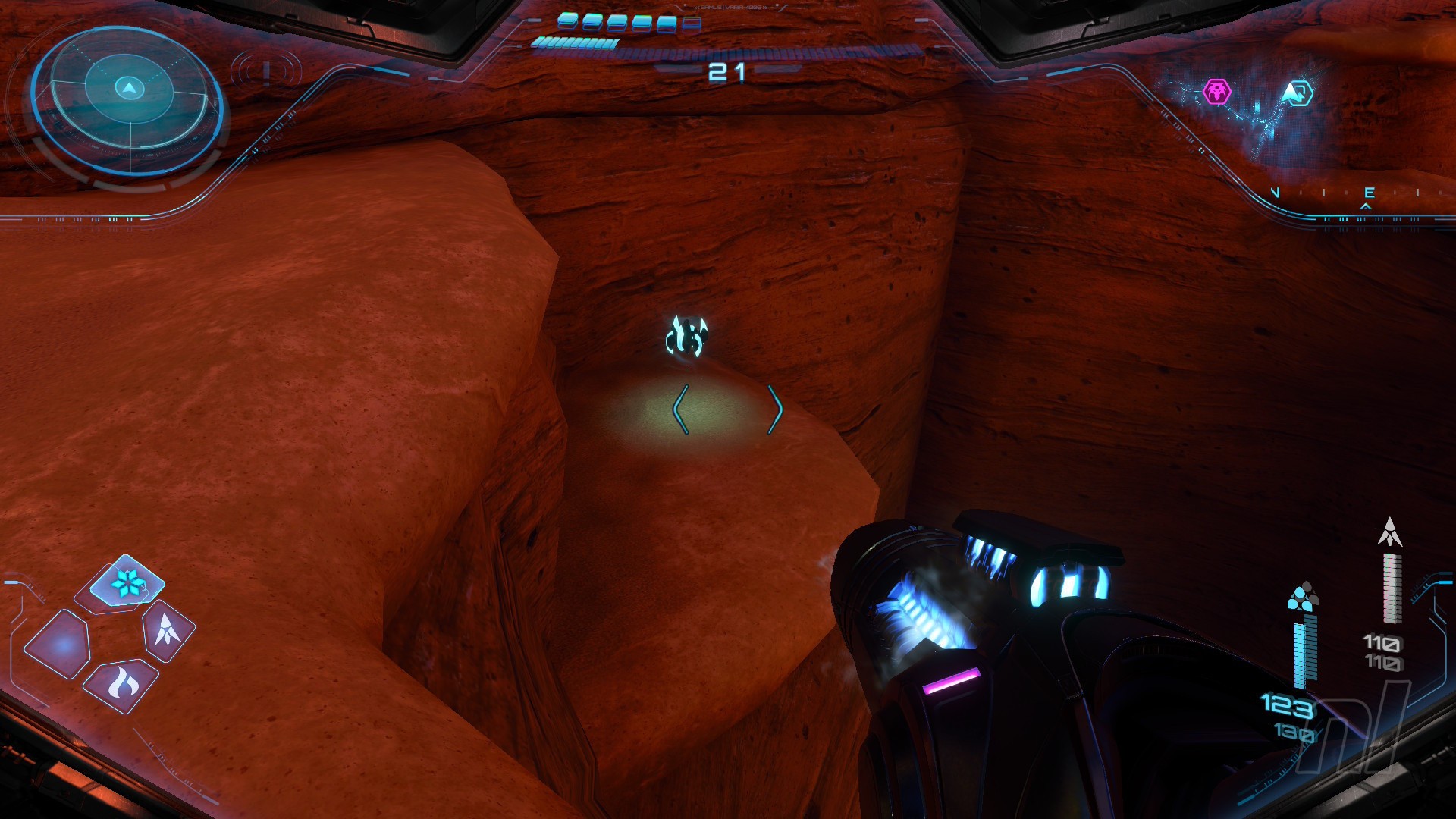Image resolution: width=1456 pixels, height=819 pixels.
Task: Switch to the fire flame shot
Action: coord(121,686)
